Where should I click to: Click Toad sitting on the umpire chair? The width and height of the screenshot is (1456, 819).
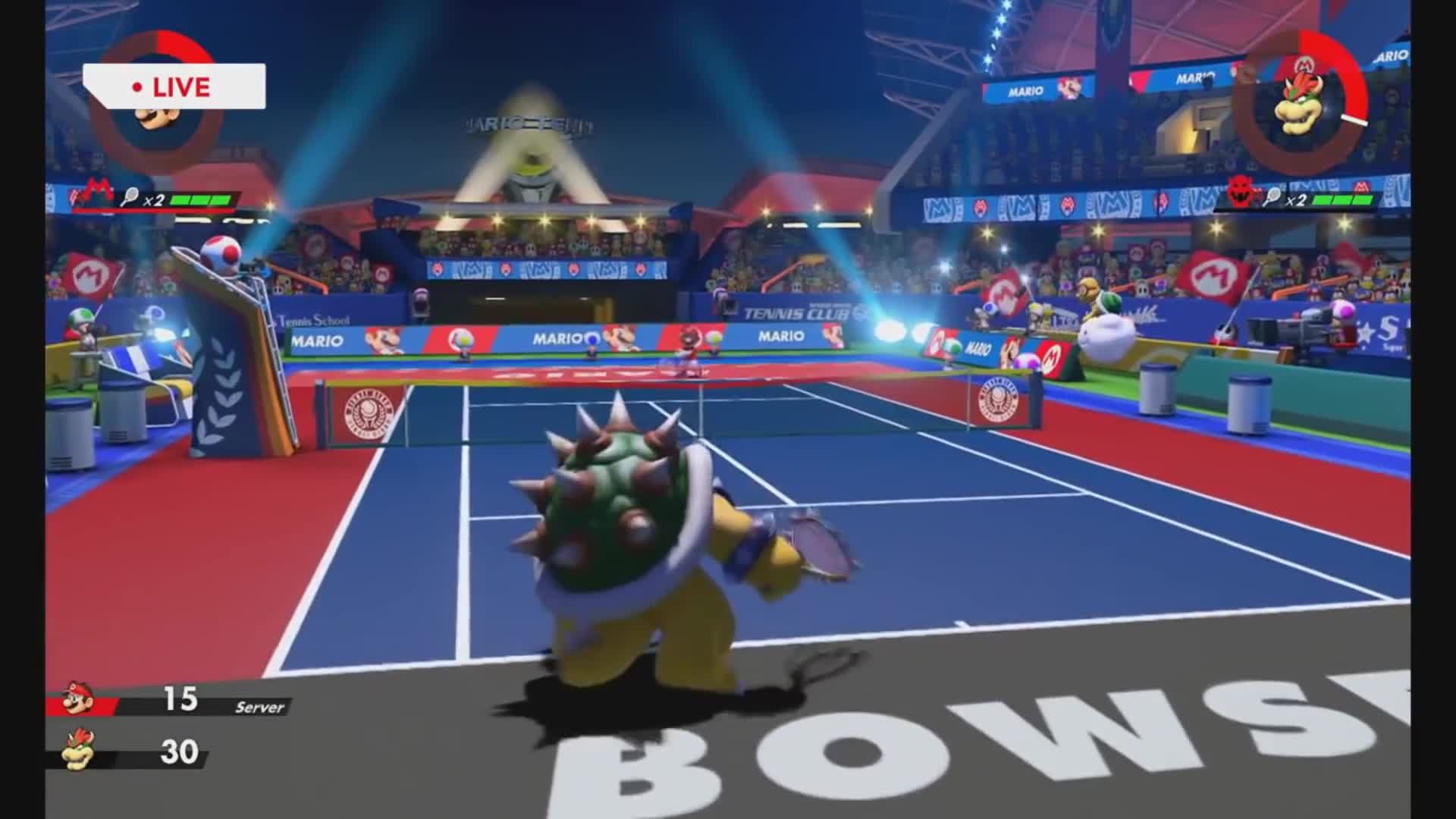click(x=220, y=250)
